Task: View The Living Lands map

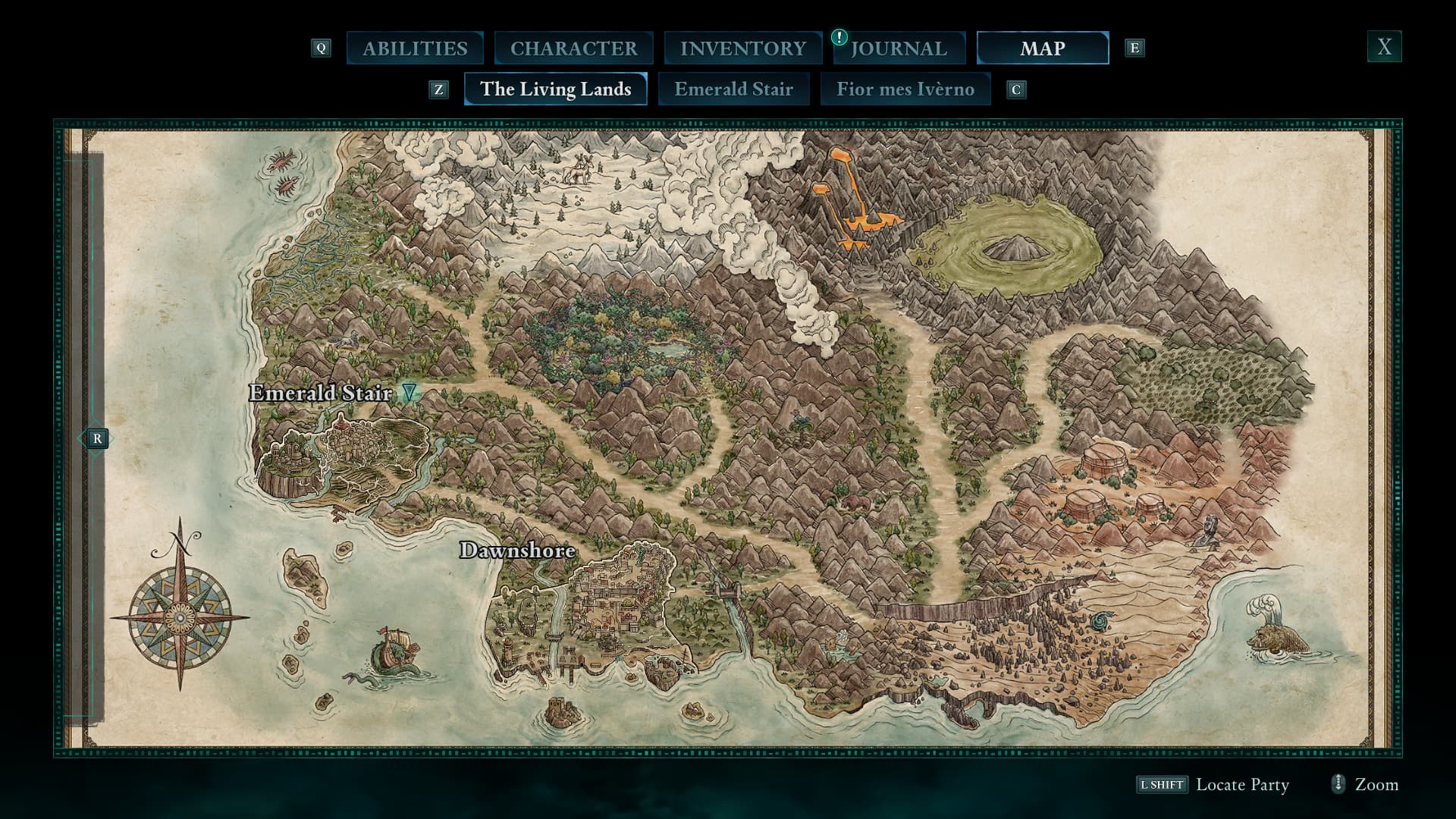Action: (x=555, y=89)
